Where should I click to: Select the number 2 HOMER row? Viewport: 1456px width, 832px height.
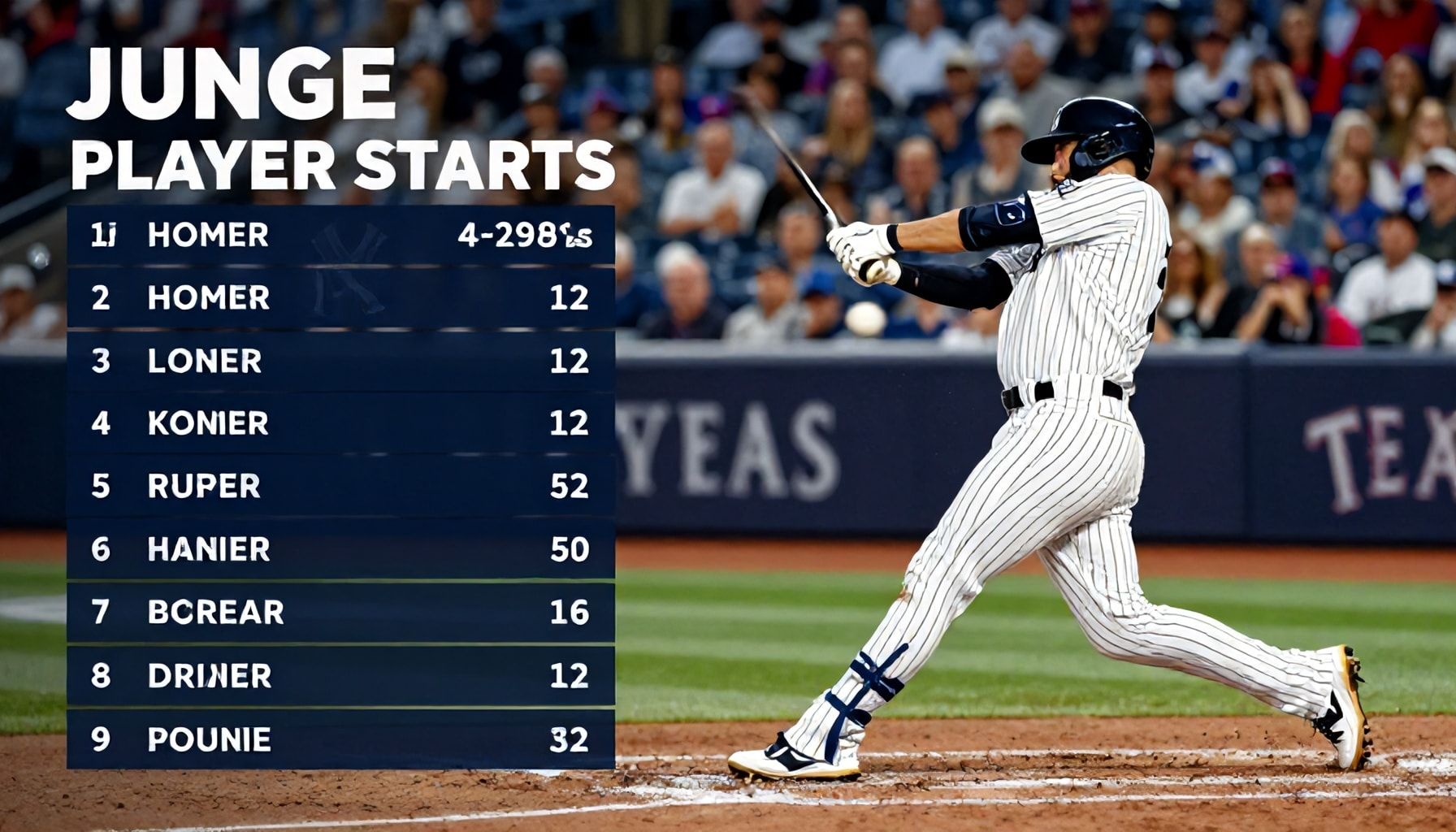[340, 298]
